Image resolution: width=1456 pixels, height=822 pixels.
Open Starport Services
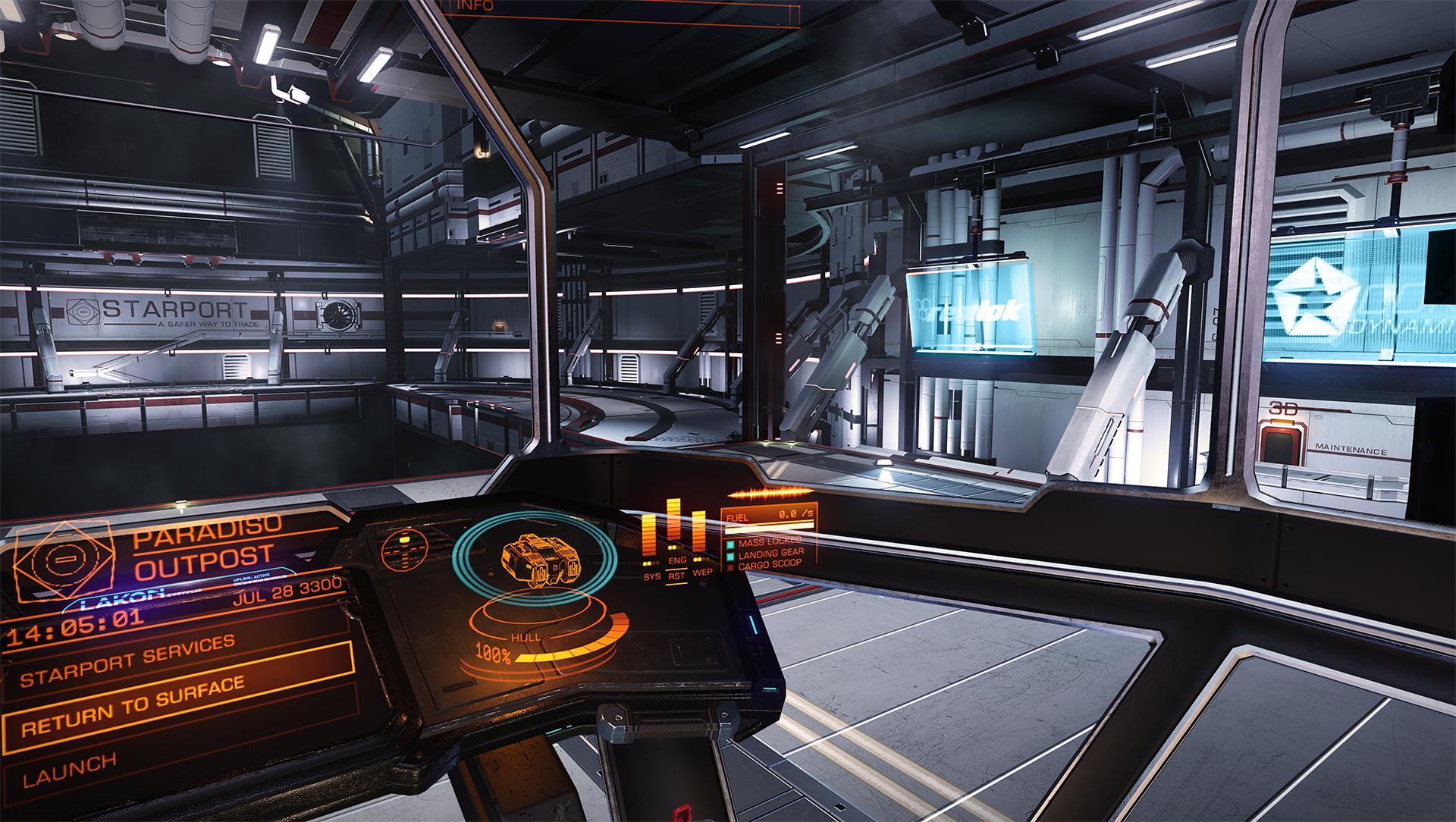[x=127, y=661]
